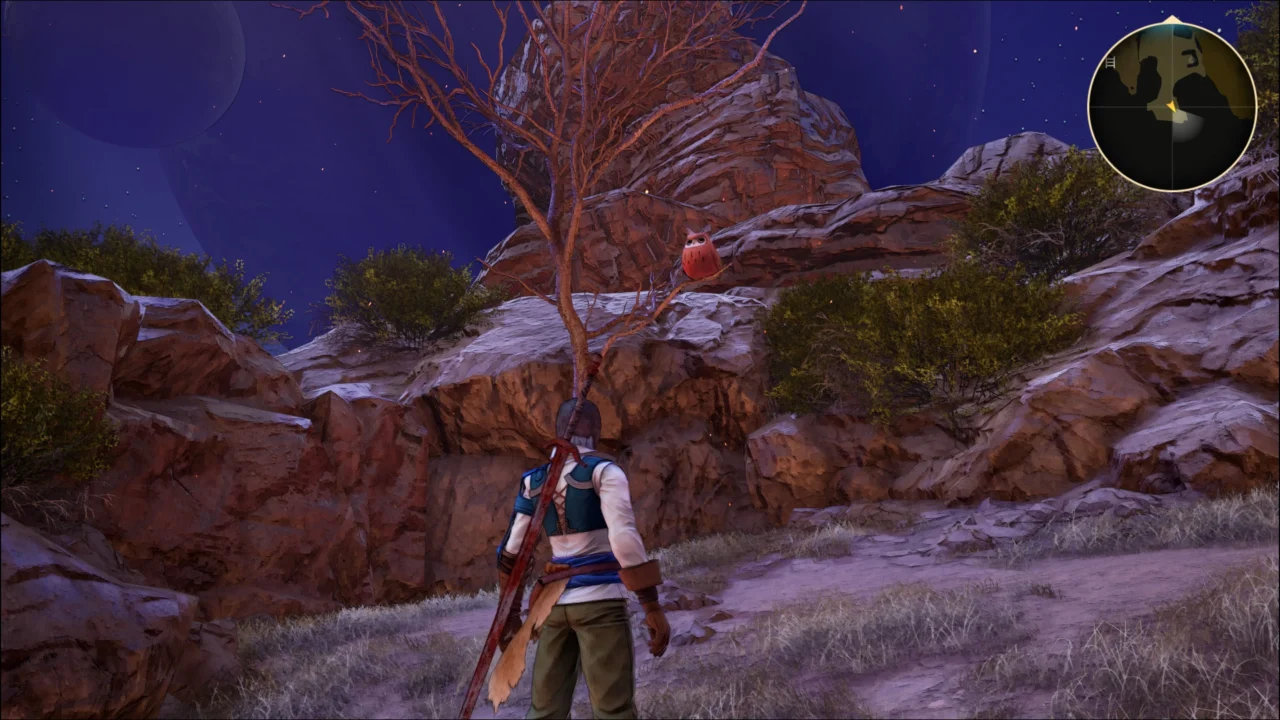The image size is (1280, 720).
Task: Click the north compass marker above the minimap
Action: 1172,17
